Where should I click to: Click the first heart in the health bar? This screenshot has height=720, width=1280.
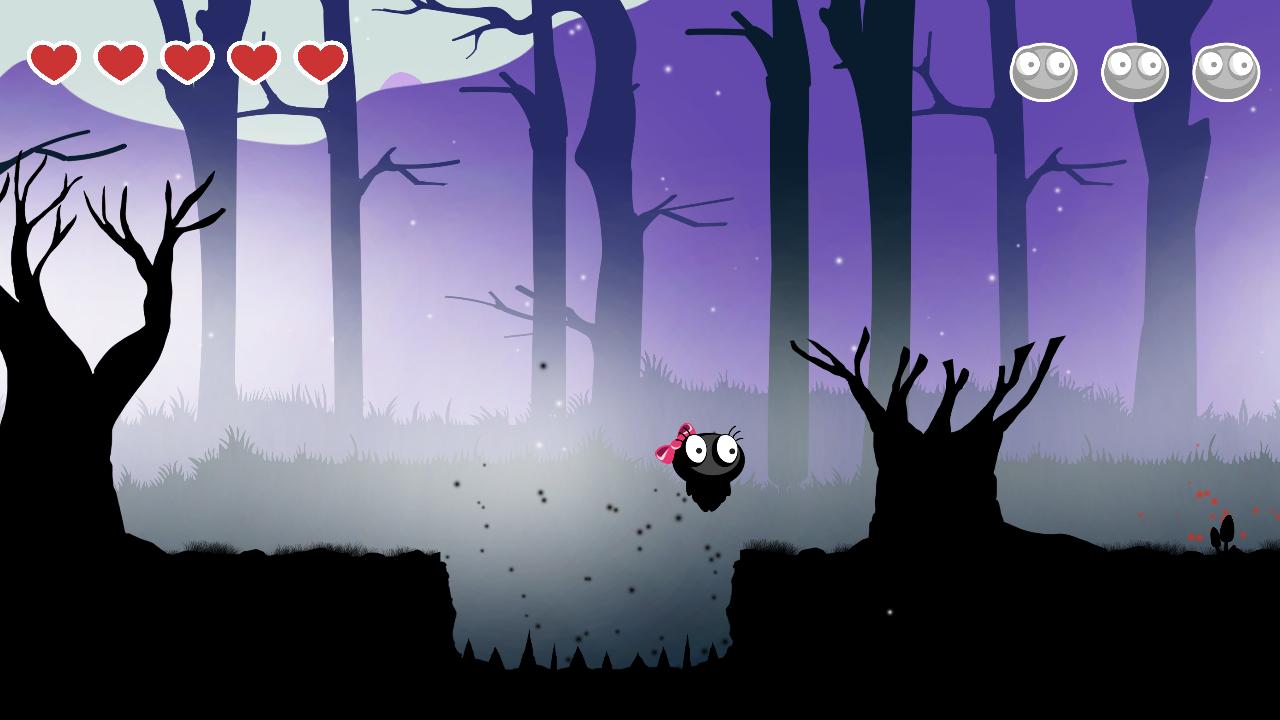pos(55,62)
